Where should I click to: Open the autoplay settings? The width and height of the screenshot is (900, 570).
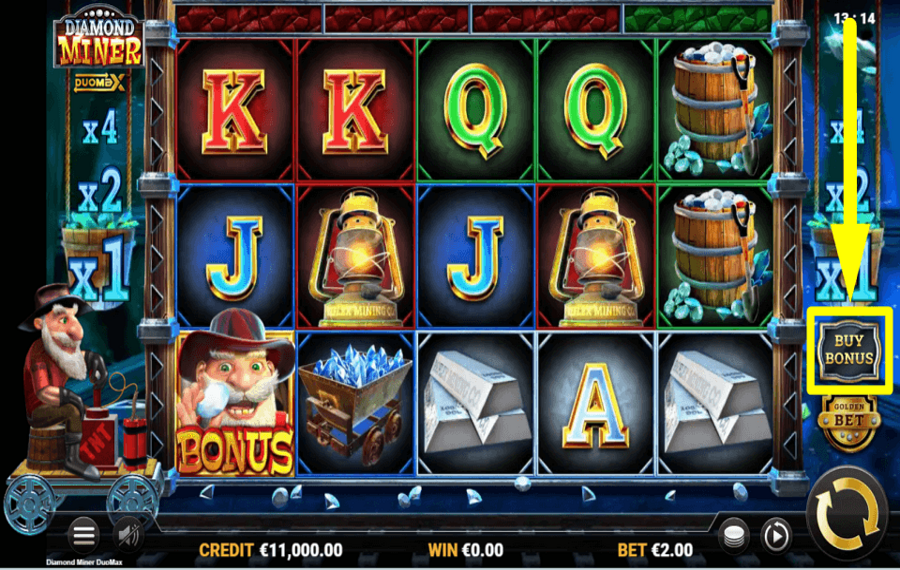774,536
